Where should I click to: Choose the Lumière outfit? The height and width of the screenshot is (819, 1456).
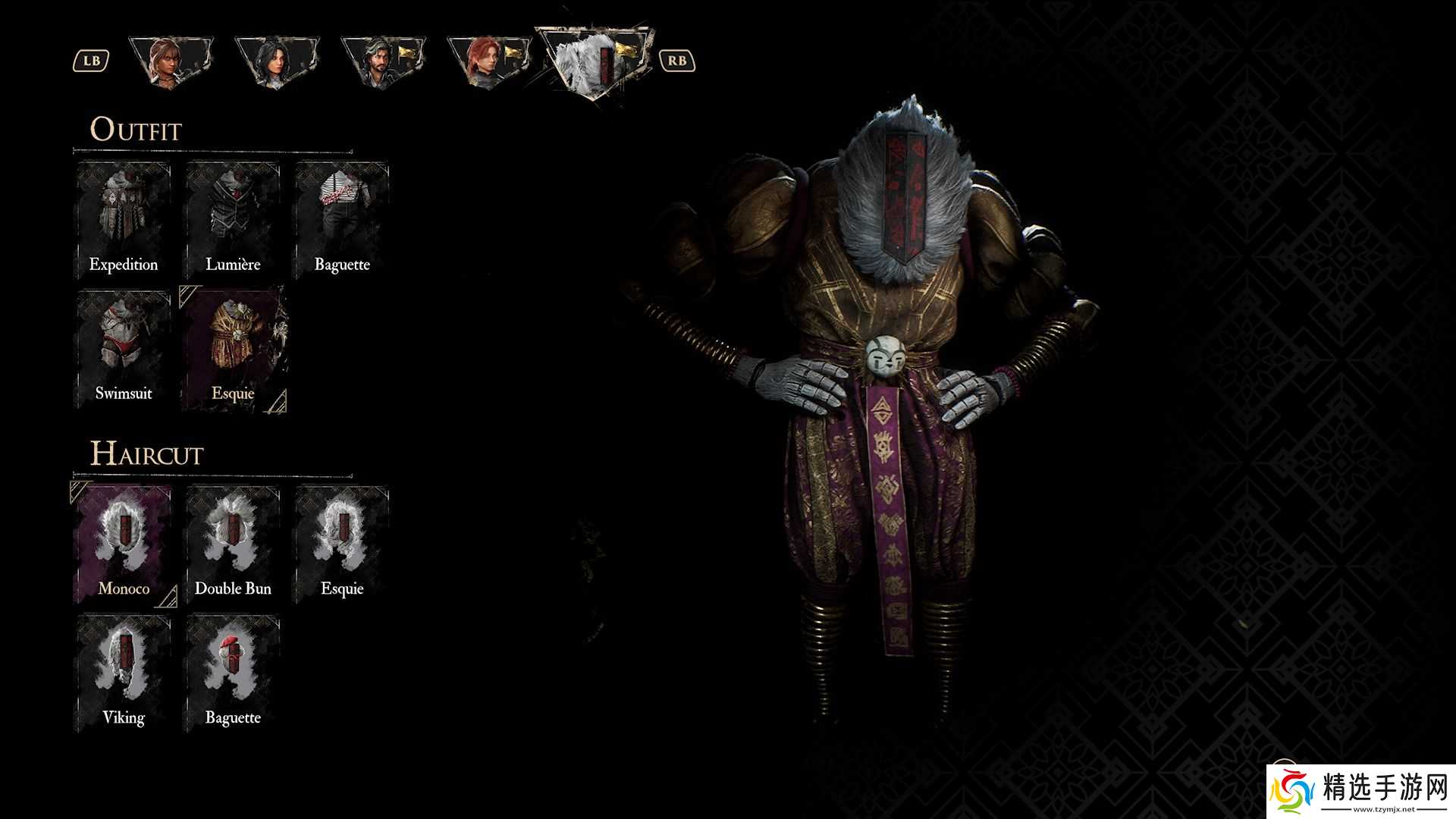pyautogui.click(x=233, y=220)
